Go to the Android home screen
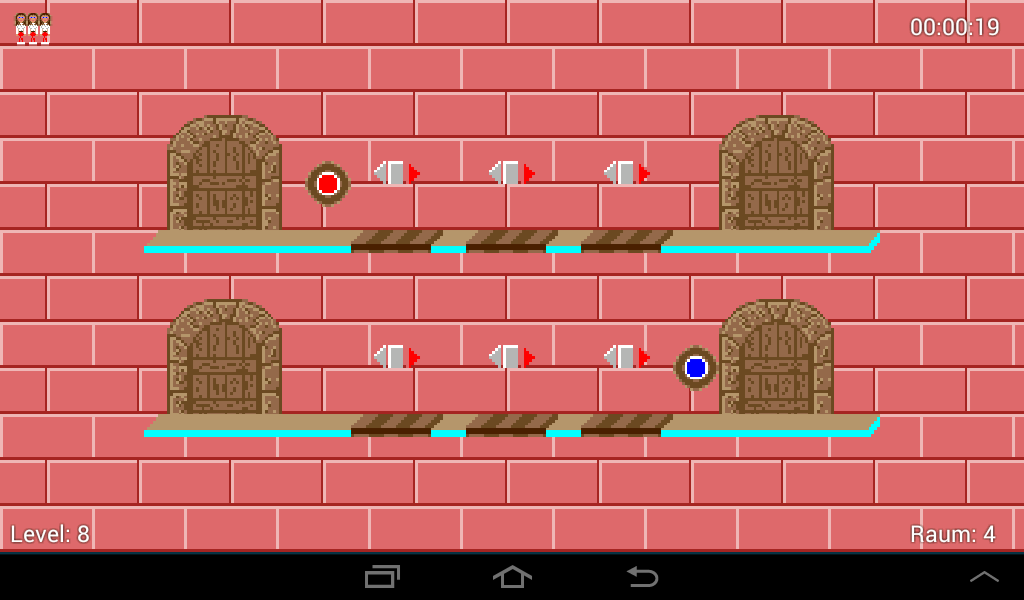 512,576
